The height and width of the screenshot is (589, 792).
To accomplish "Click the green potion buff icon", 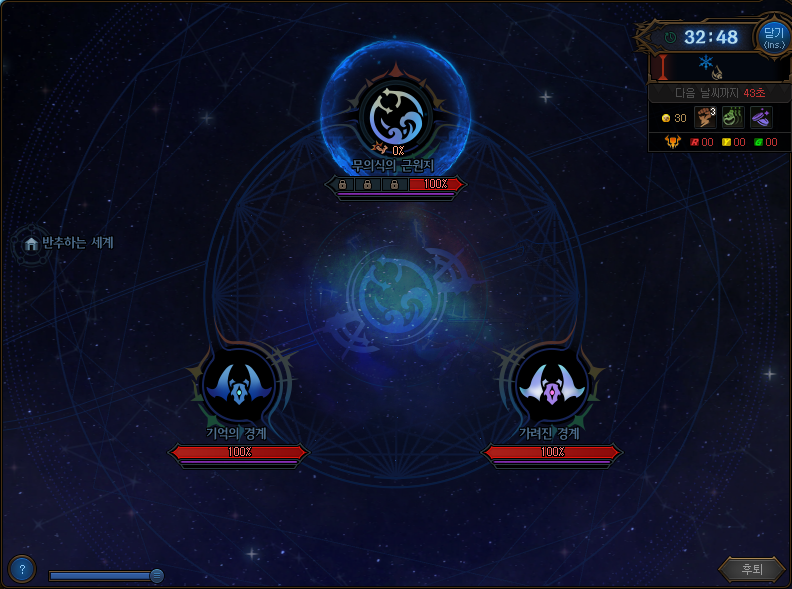I will tap(733, 118).
